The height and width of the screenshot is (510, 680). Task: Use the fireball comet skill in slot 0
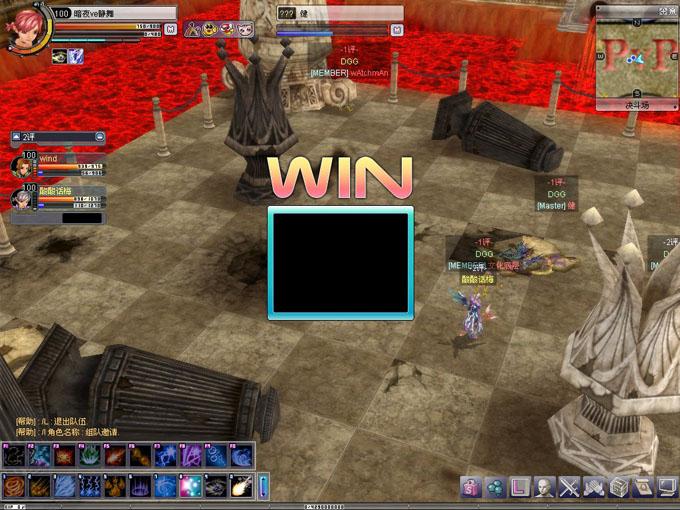pos(241,486)
